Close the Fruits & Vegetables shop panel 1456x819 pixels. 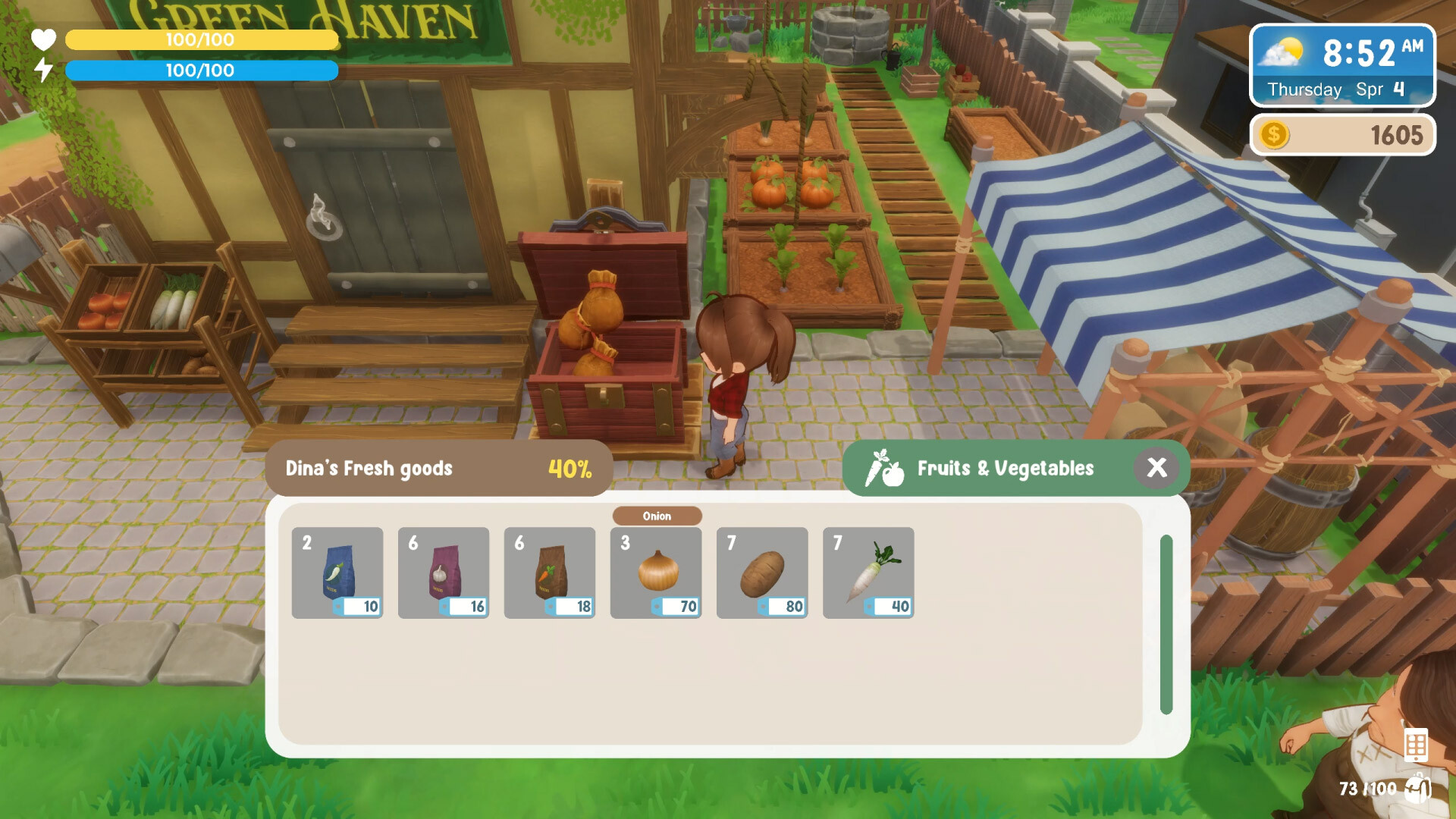click(x=1158, y=468)
